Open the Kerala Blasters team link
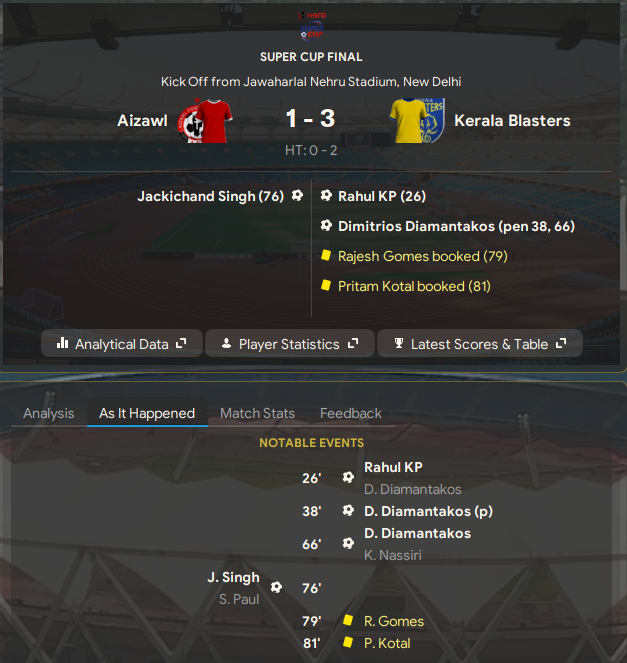This screenshot has height=663, width=627. pos(512,121)
